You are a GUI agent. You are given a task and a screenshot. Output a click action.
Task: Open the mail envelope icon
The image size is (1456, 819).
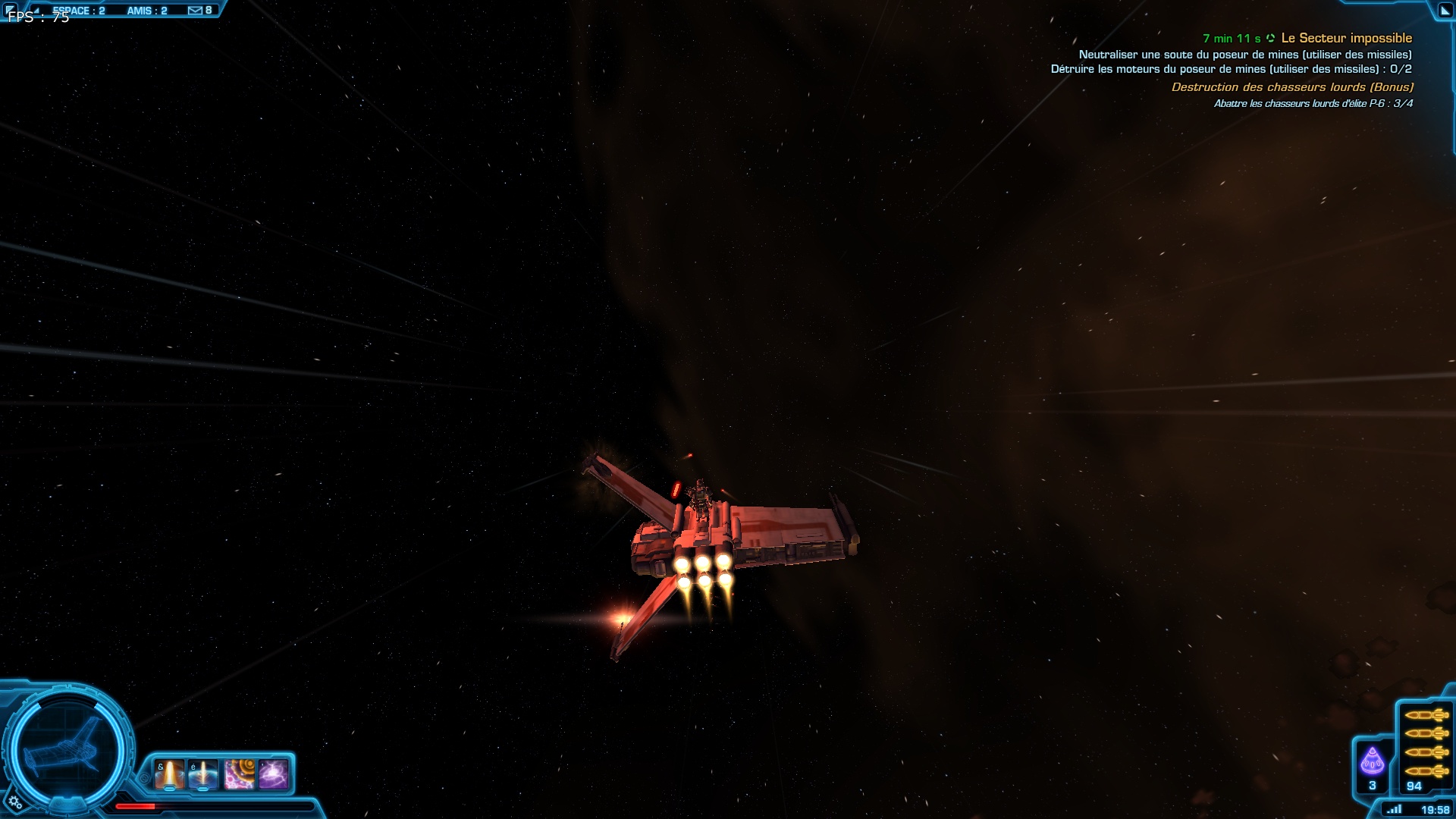pos(195,10)
